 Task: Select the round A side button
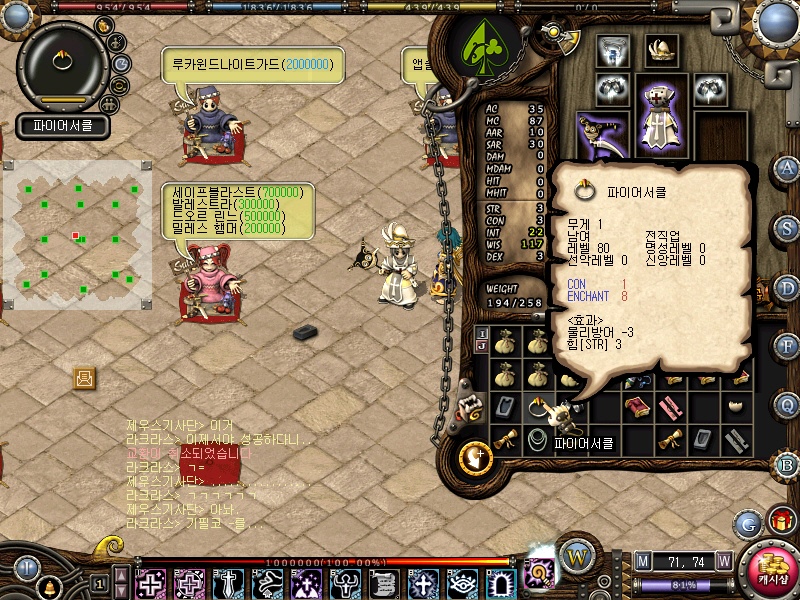pyautogui.click(x=788, y=168)
